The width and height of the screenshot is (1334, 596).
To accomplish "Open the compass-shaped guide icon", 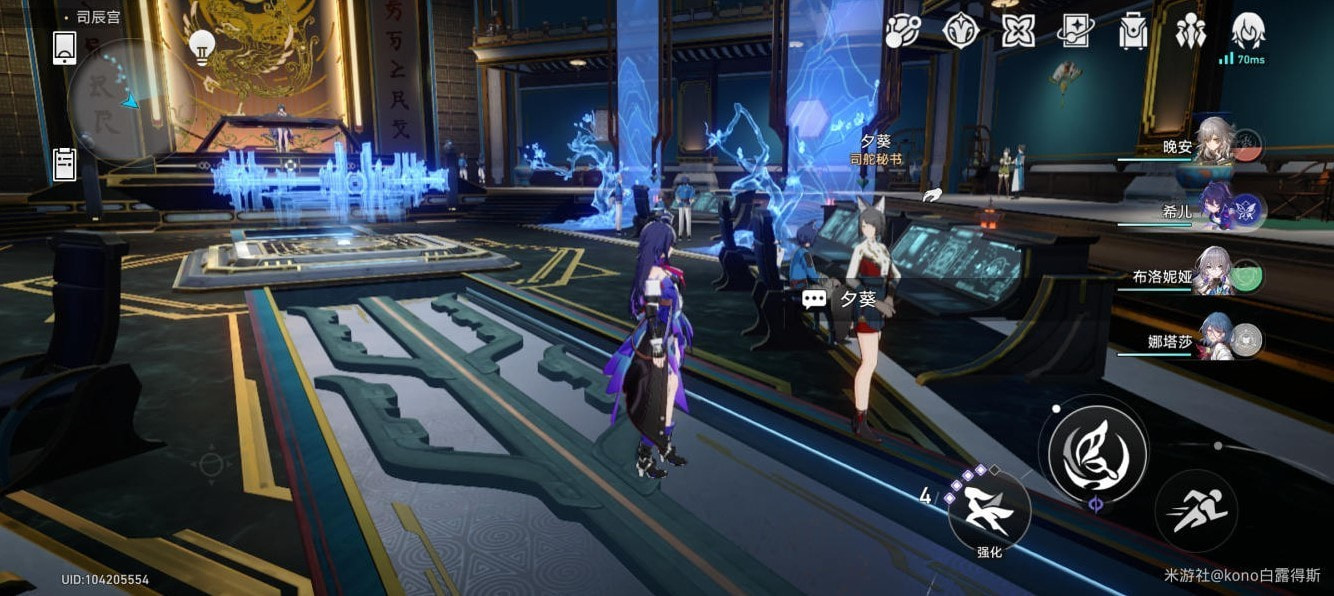I will (960, 31).
